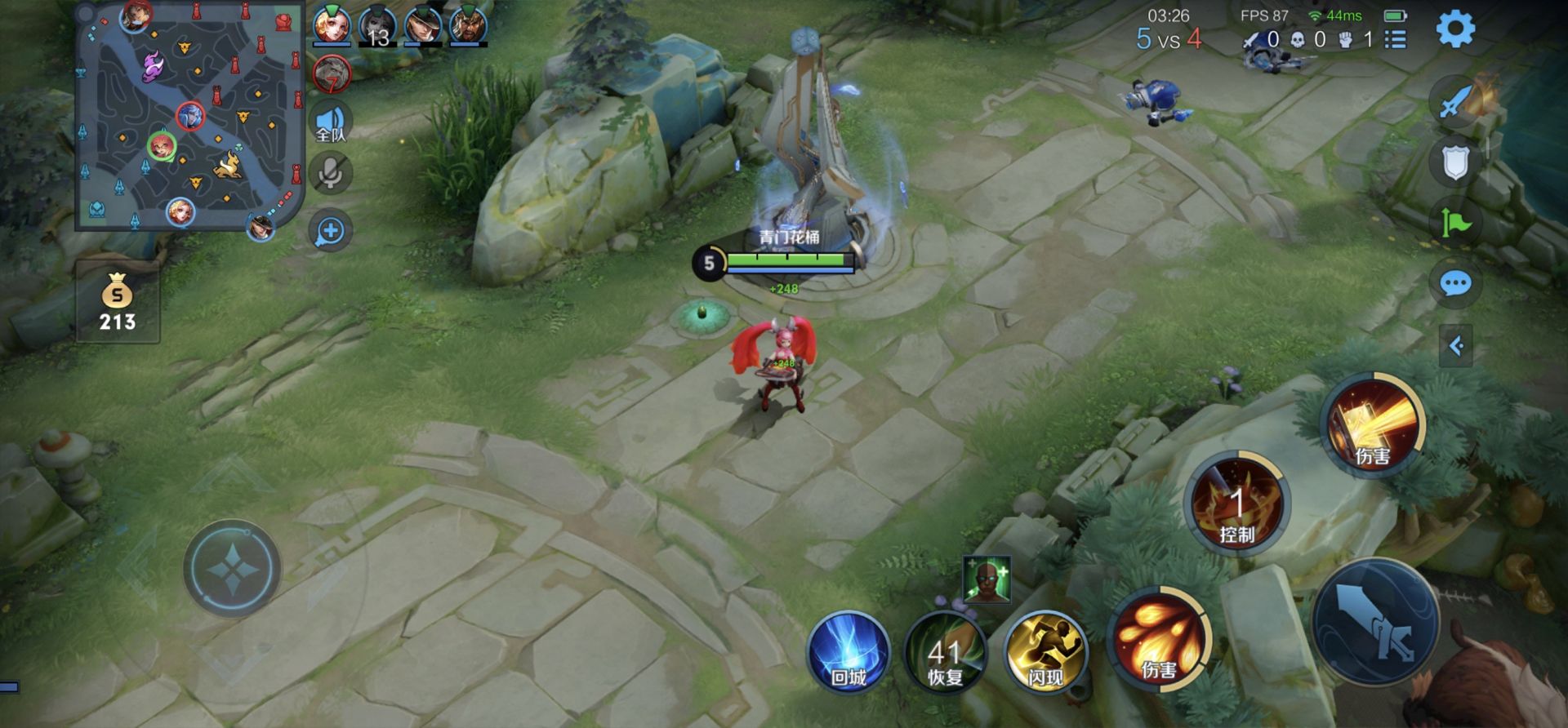Image resolution: width=1568 pixels, height=728 pixels.
Task: Open the scoreboard list icon
Action: (x=1396, y=39)
